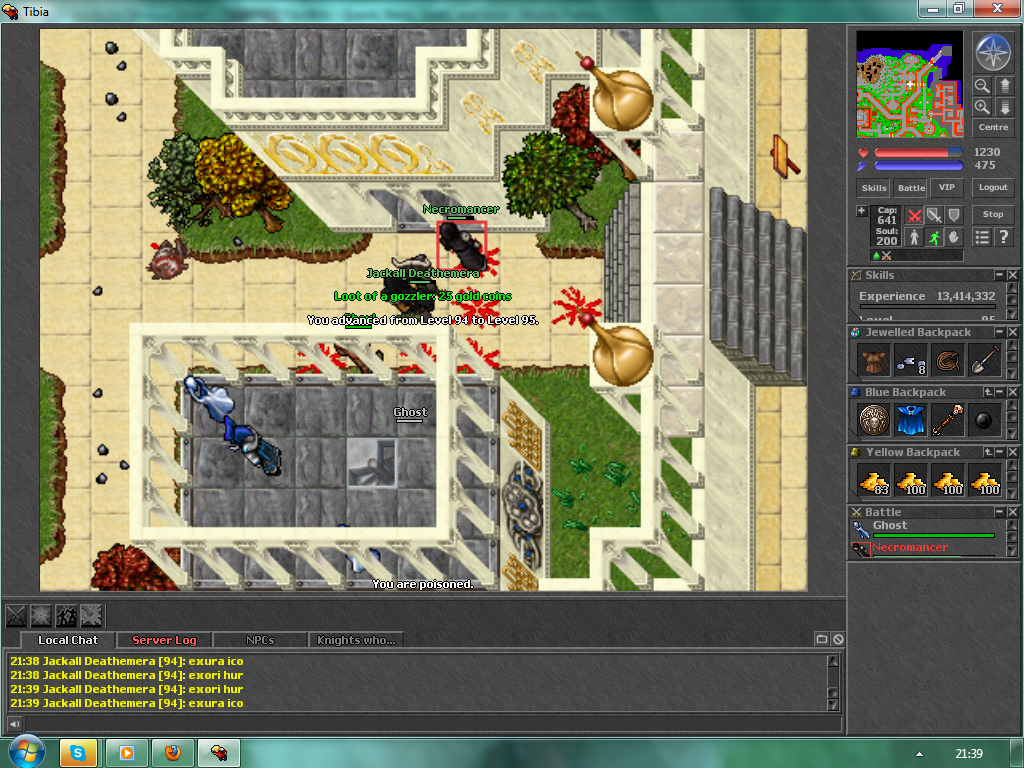The image size is (1024, 768).
Task: Open the help question mark button
Action: click(x=1003, y=237)
